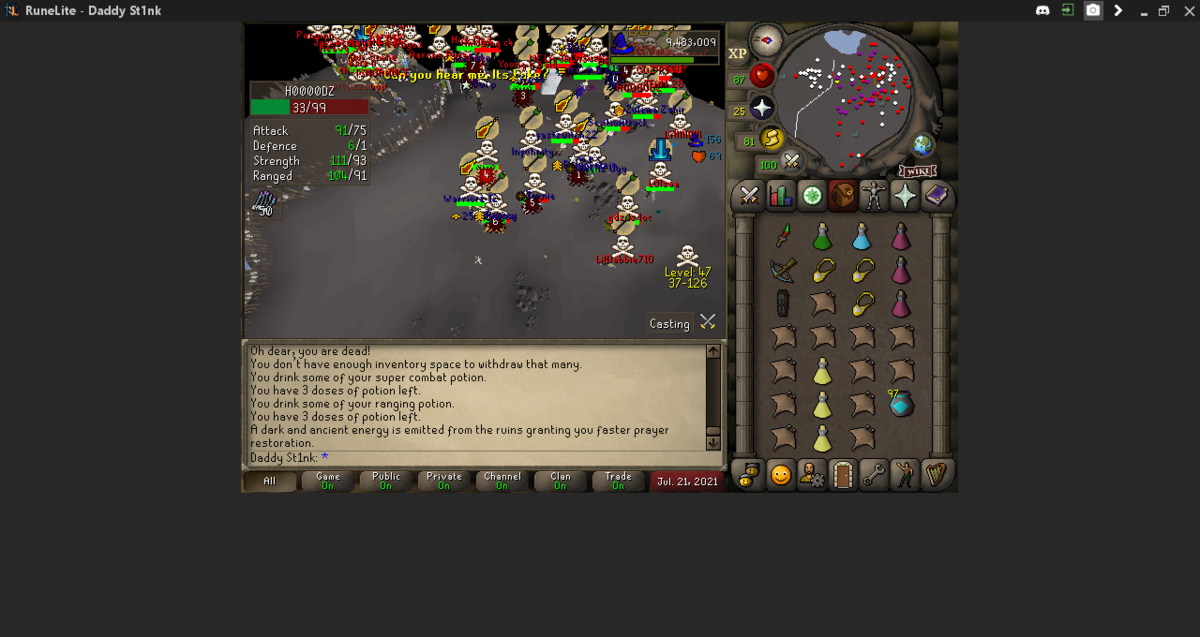Open the Settings wrench tab
The width and height of the screenshot is (1200, 637).
[x=874, y=475]
